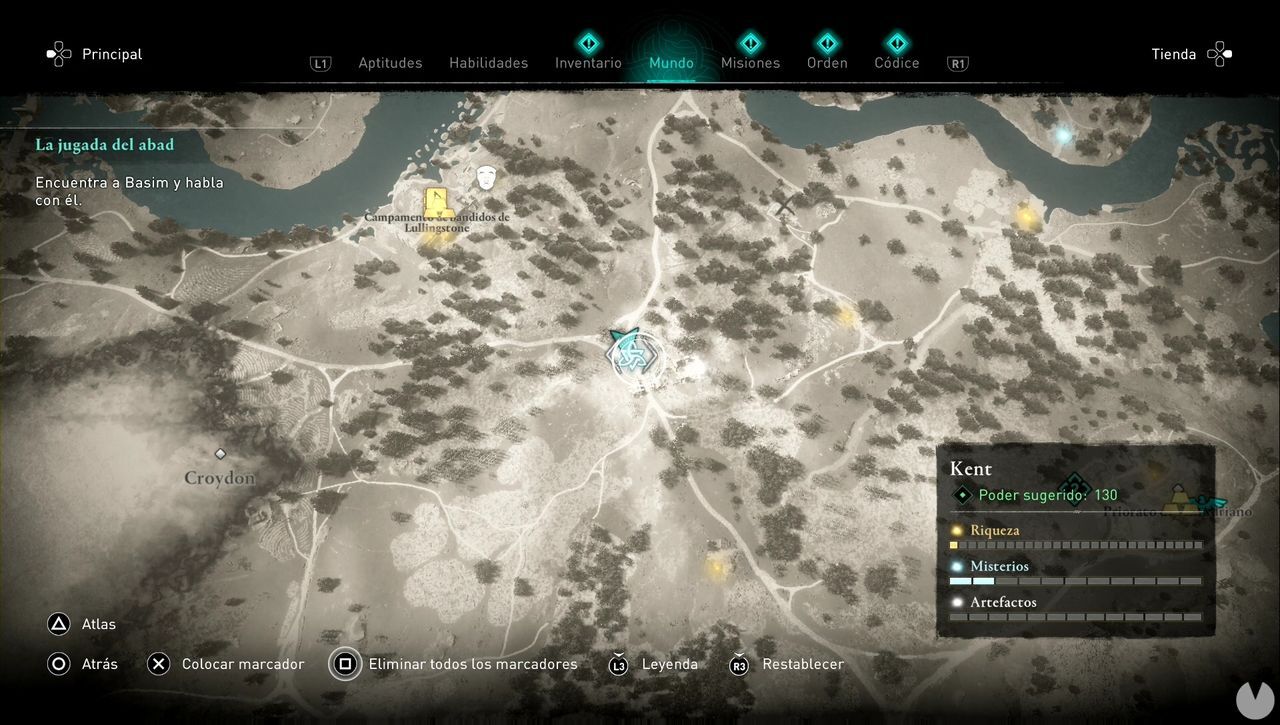Show the Misiones tab
The image size is (1280, 725).
[x=750, y=63]
